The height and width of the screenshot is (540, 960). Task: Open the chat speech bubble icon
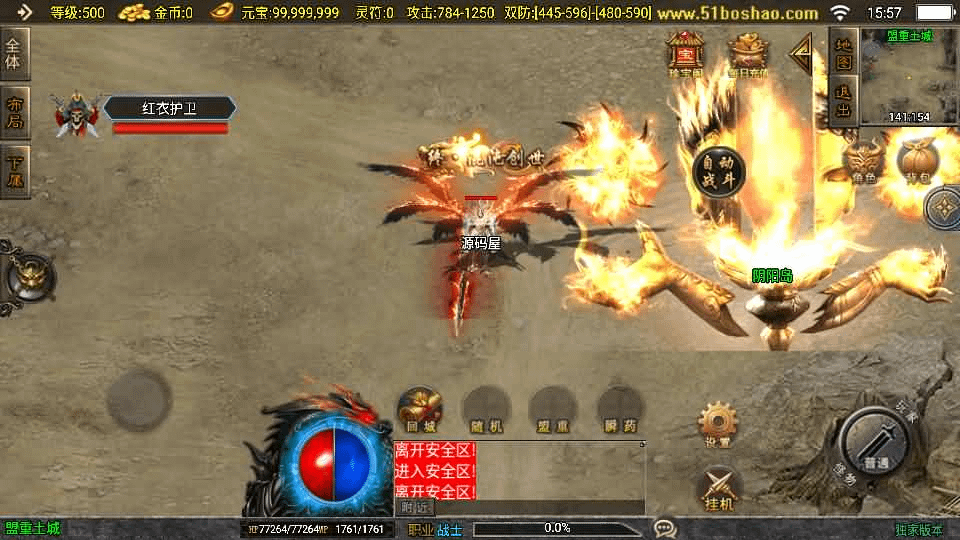click(665, 528)
